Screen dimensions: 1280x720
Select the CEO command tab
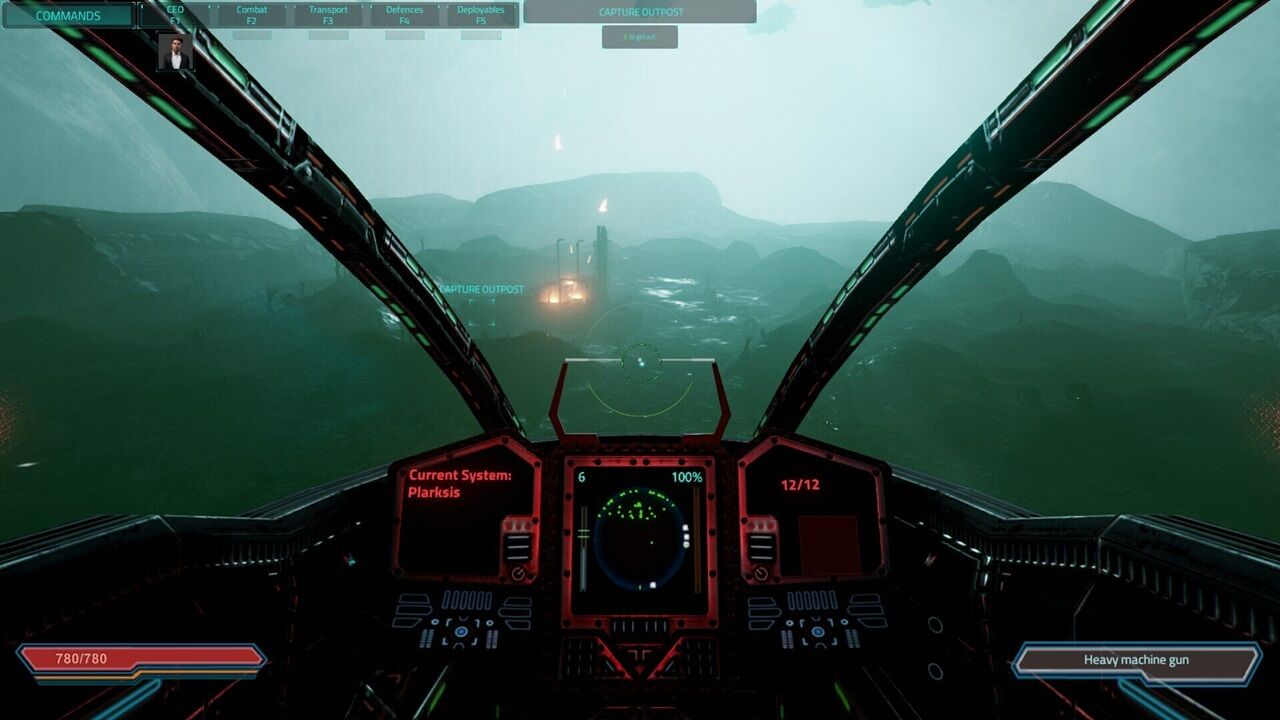tap(175, 15)
